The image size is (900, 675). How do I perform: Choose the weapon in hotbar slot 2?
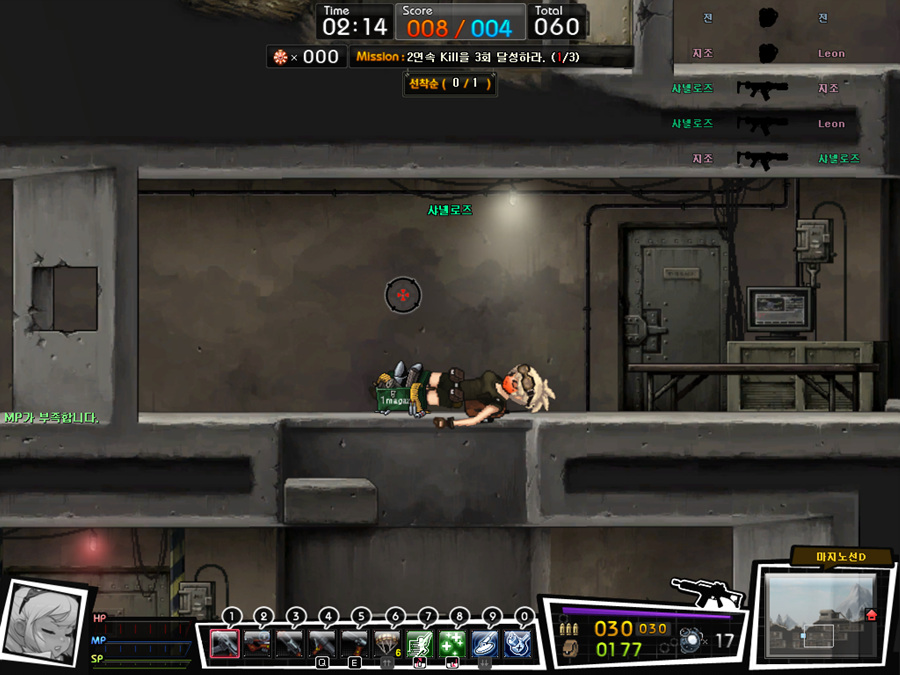[258, 643]
